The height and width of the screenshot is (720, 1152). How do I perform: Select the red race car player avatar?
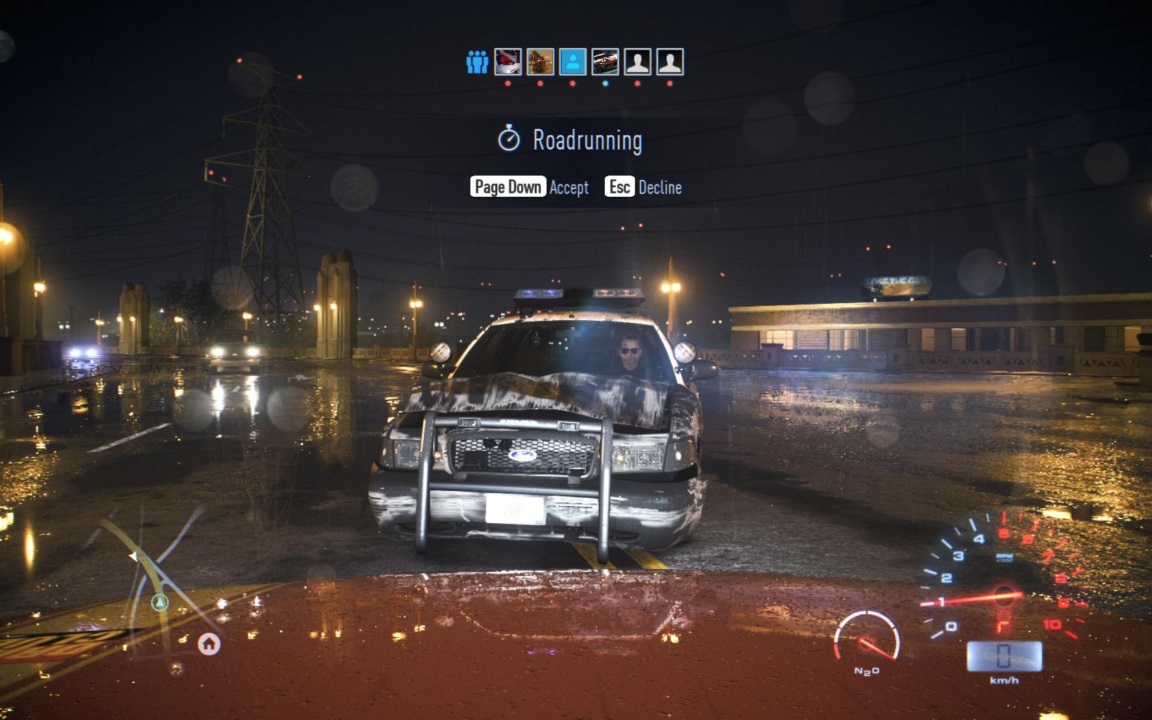[605, 62]
